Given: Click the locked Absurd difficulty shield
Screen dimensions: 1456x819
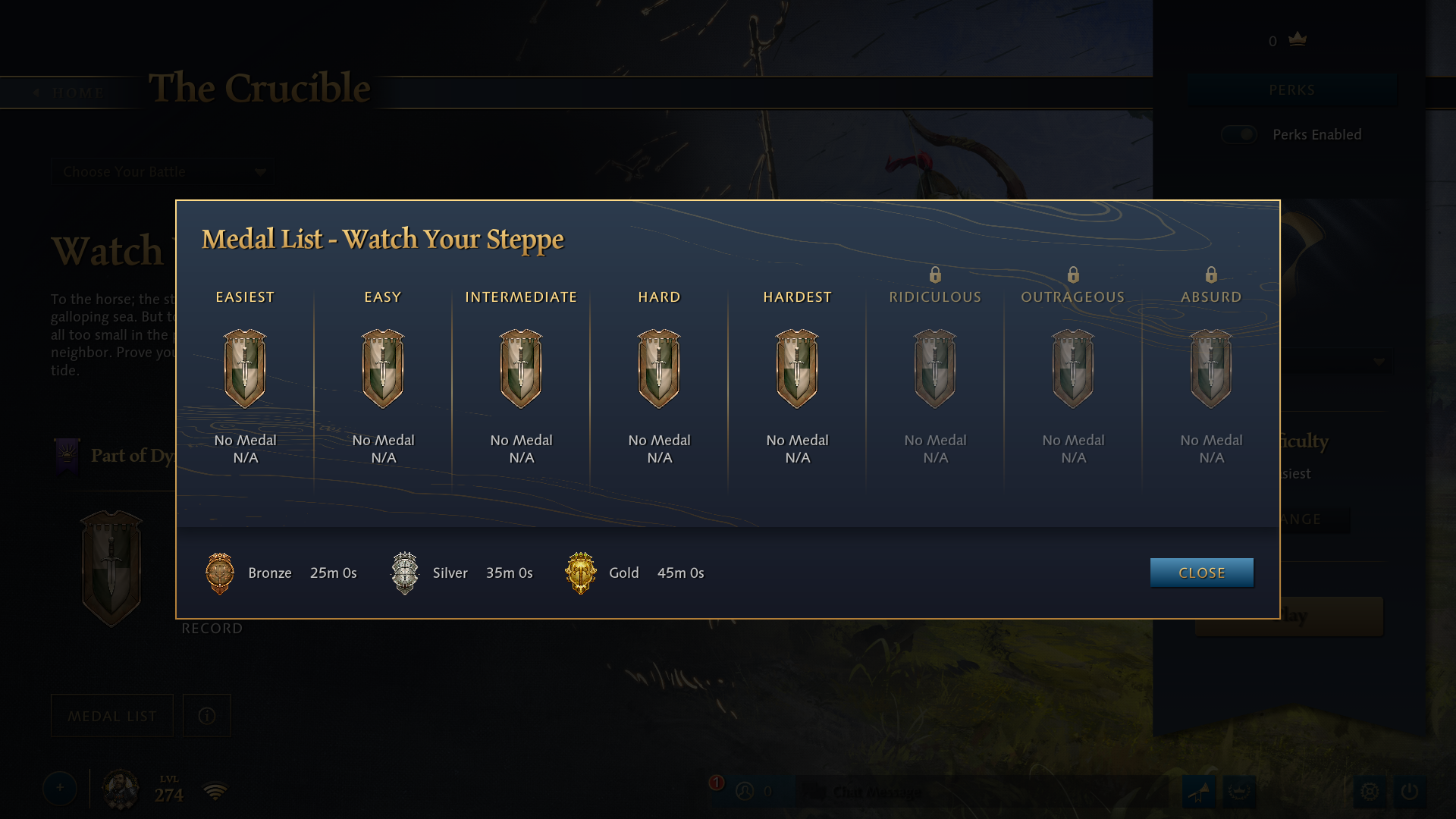Looking at the screenshot, I should [1211, 369].
